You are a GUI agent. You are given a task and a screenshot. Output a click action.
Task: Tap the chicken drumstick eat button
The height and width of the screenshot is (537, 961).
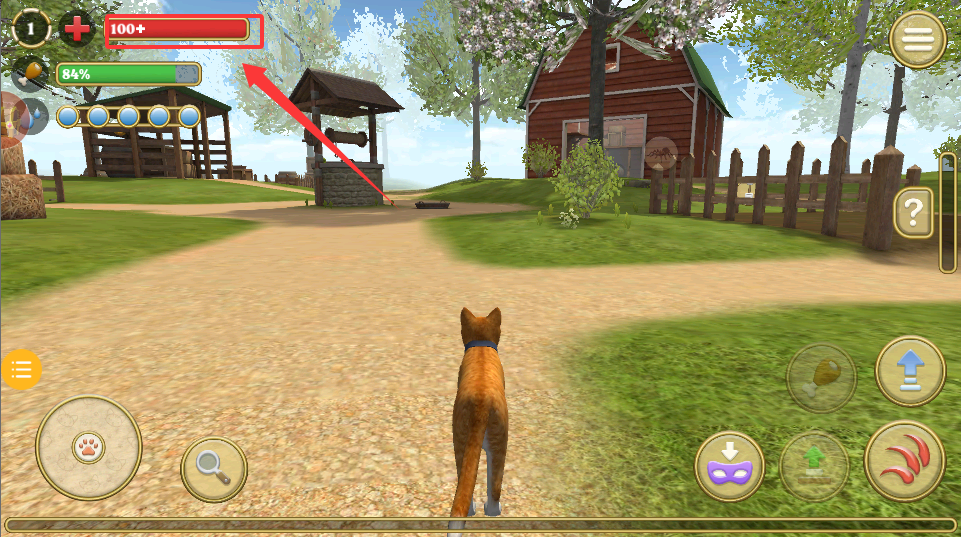click(822, 377)
